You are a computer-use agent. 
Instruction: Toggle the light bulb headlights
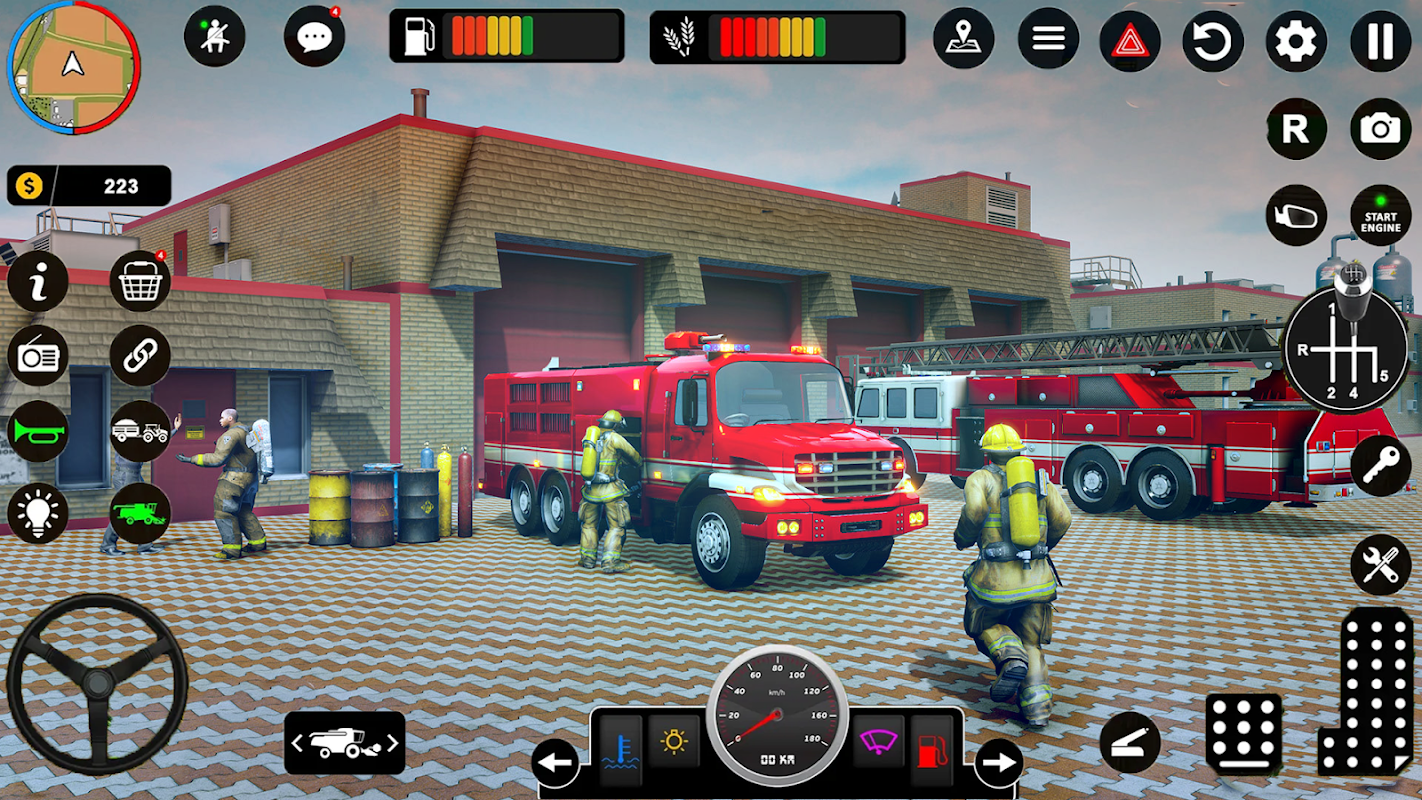(x=38, y=513)
